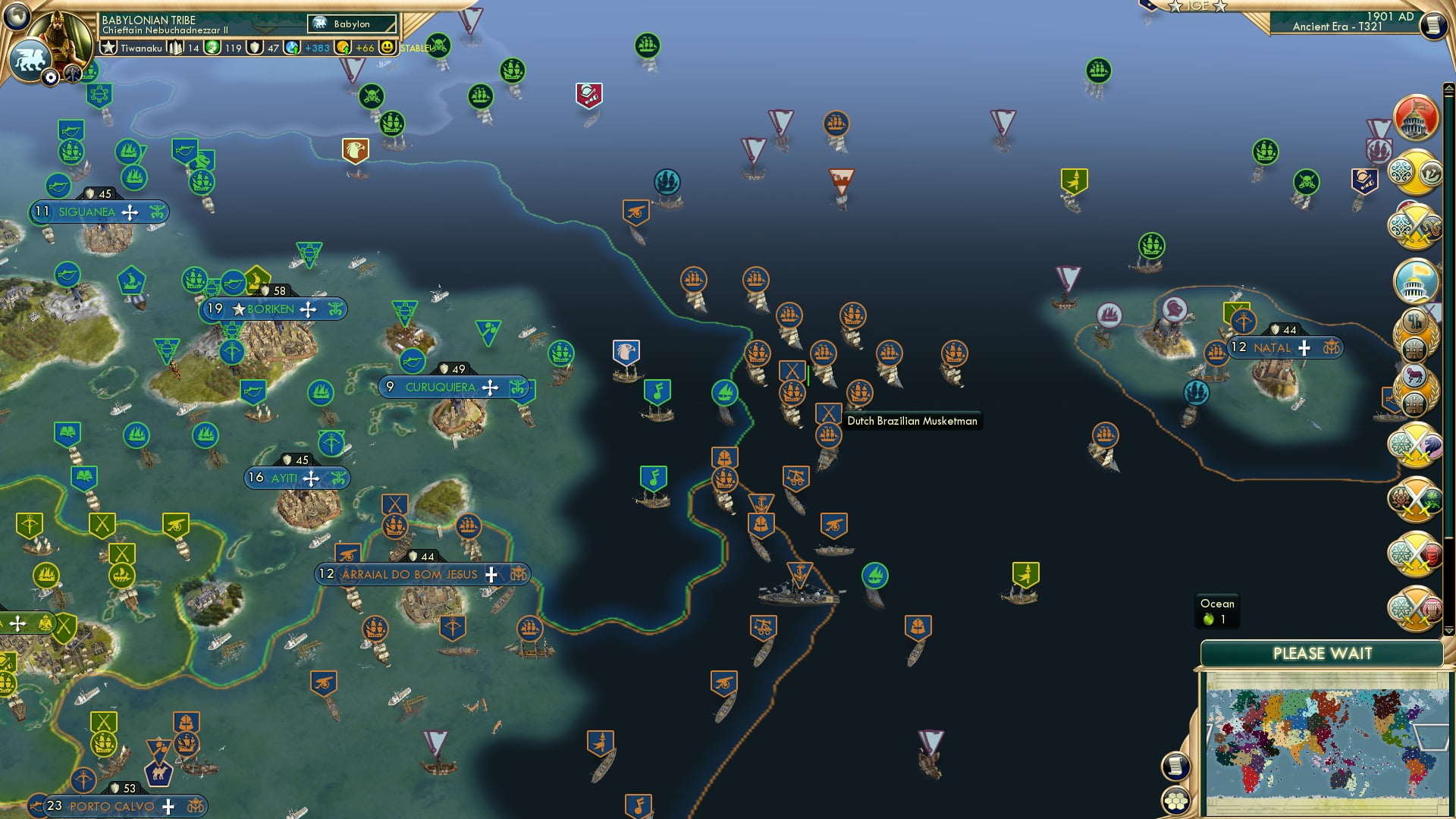Image resolution: width=1456 pixels, height=819 pixels.
Task: Expand more notifications with the down arrow
Action: [1448, 629]
